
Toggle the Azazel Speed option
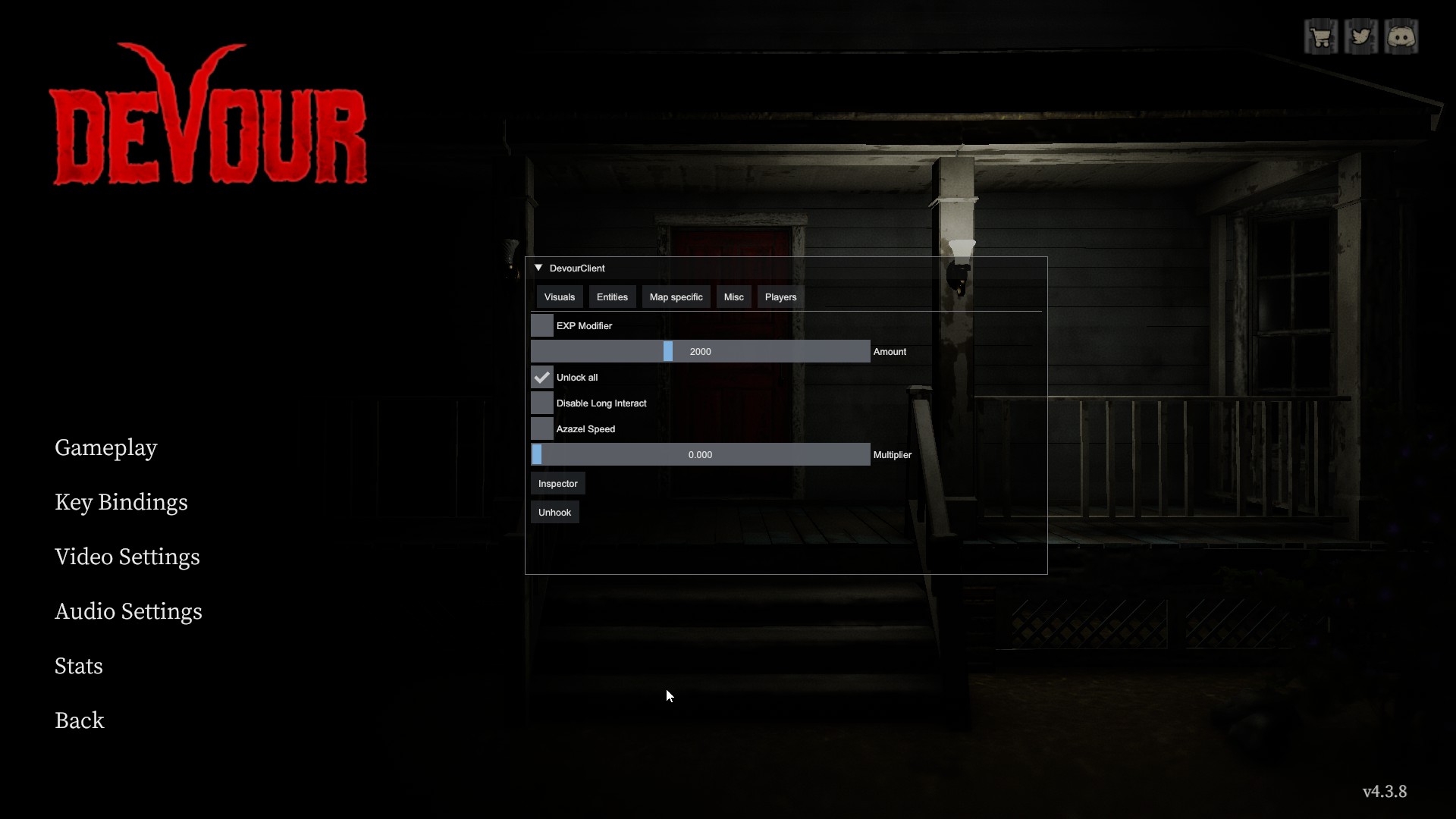click(x=541, y=428)
